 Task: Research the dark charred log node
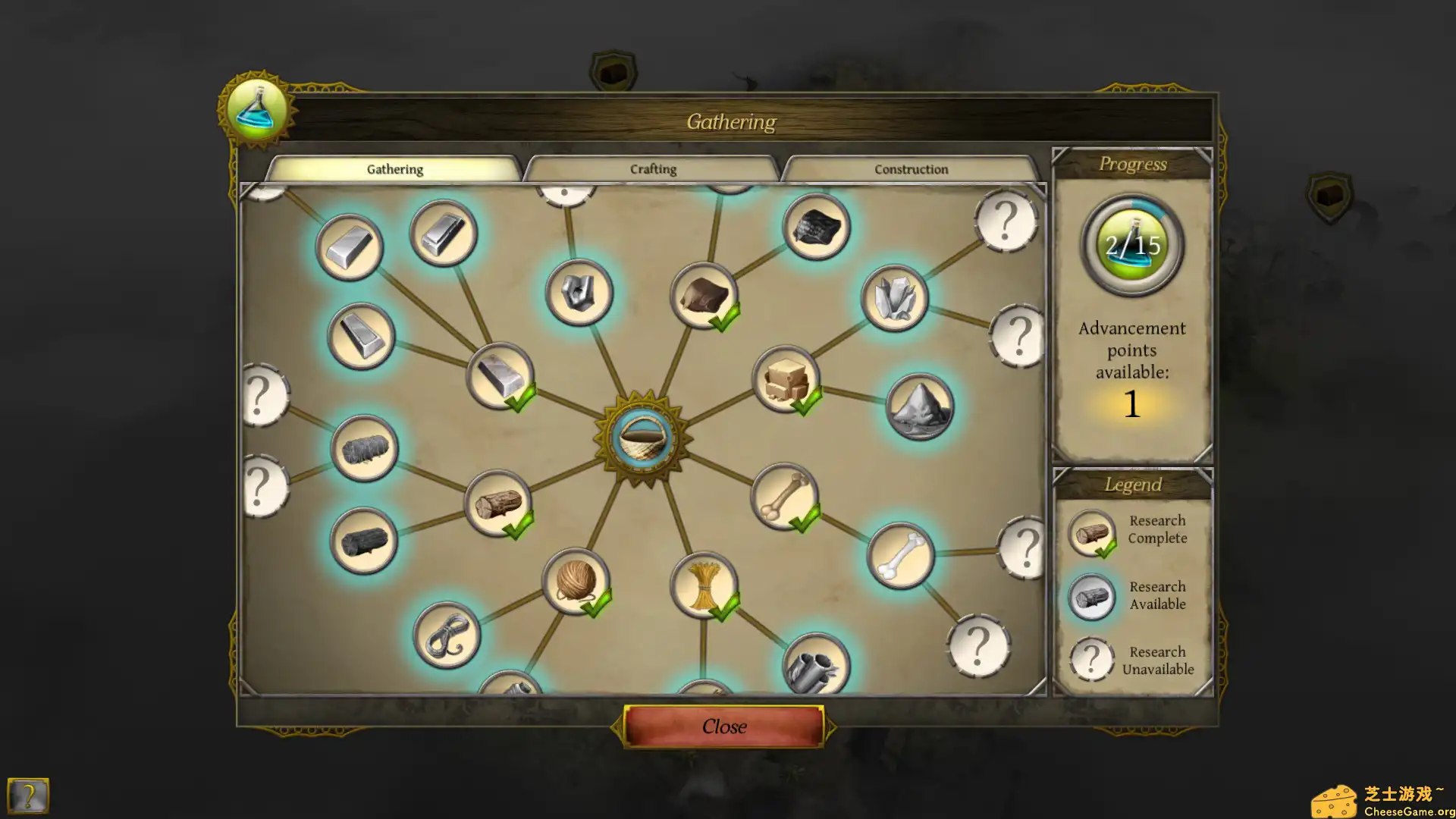pos(363,541)
